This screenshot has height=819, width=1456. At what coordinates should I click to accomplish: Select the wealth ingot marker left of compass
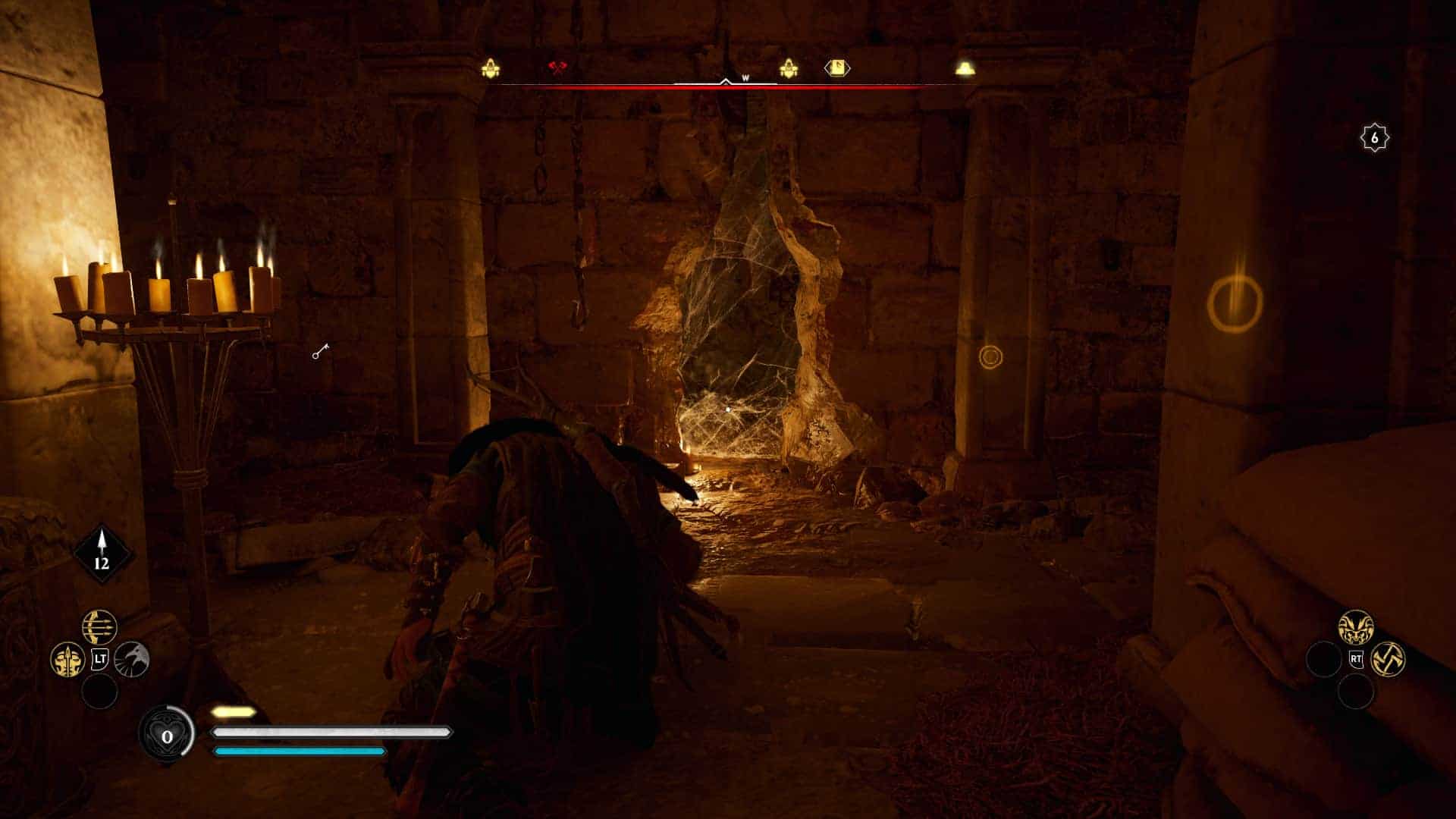(490, 67)
